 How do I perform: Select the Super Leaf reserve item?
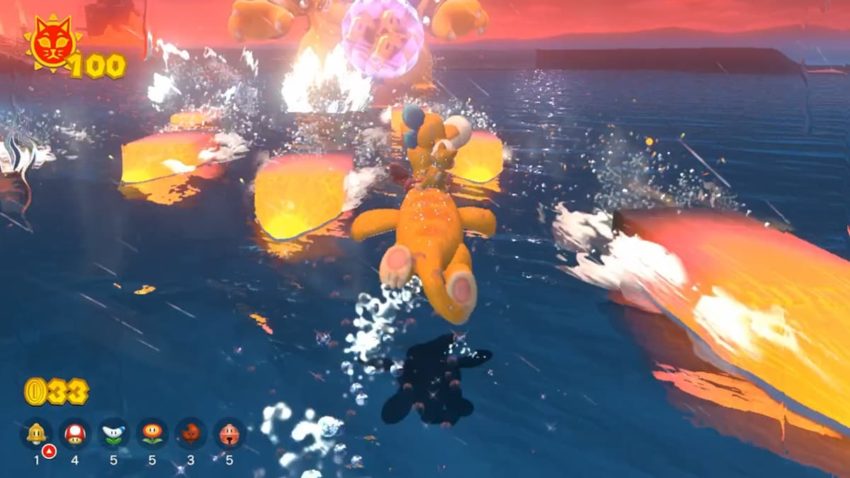coord(191,433)
